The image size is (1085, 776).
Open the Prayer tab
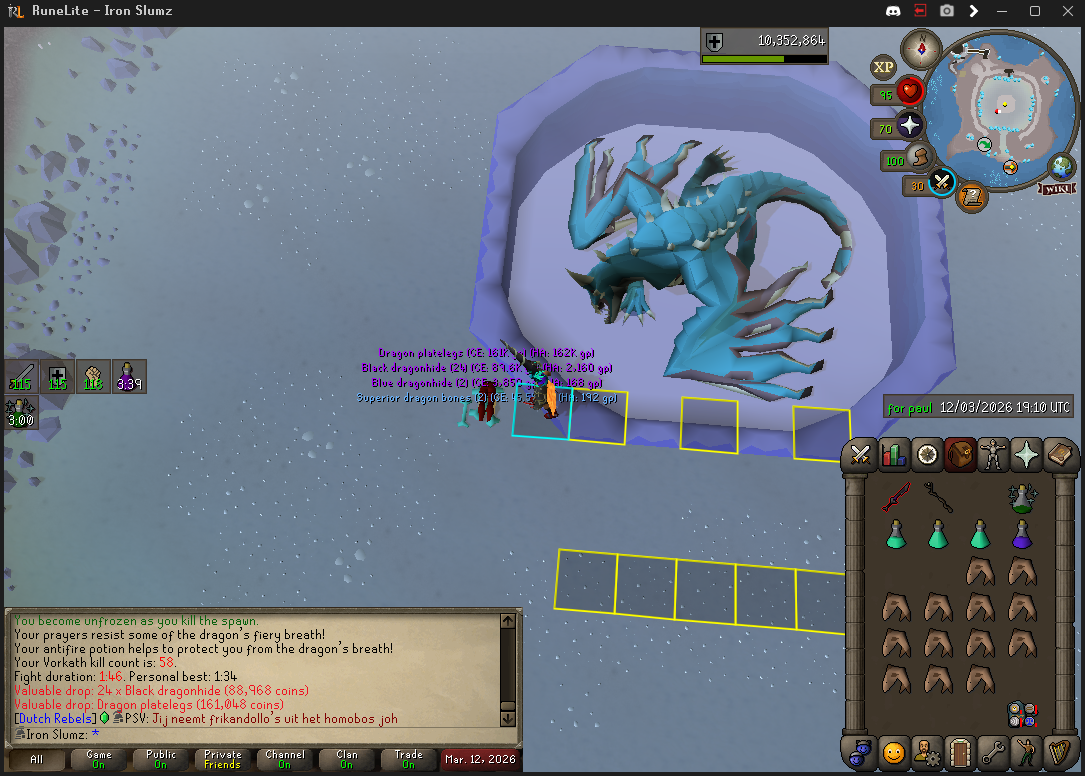[1029, 455]
